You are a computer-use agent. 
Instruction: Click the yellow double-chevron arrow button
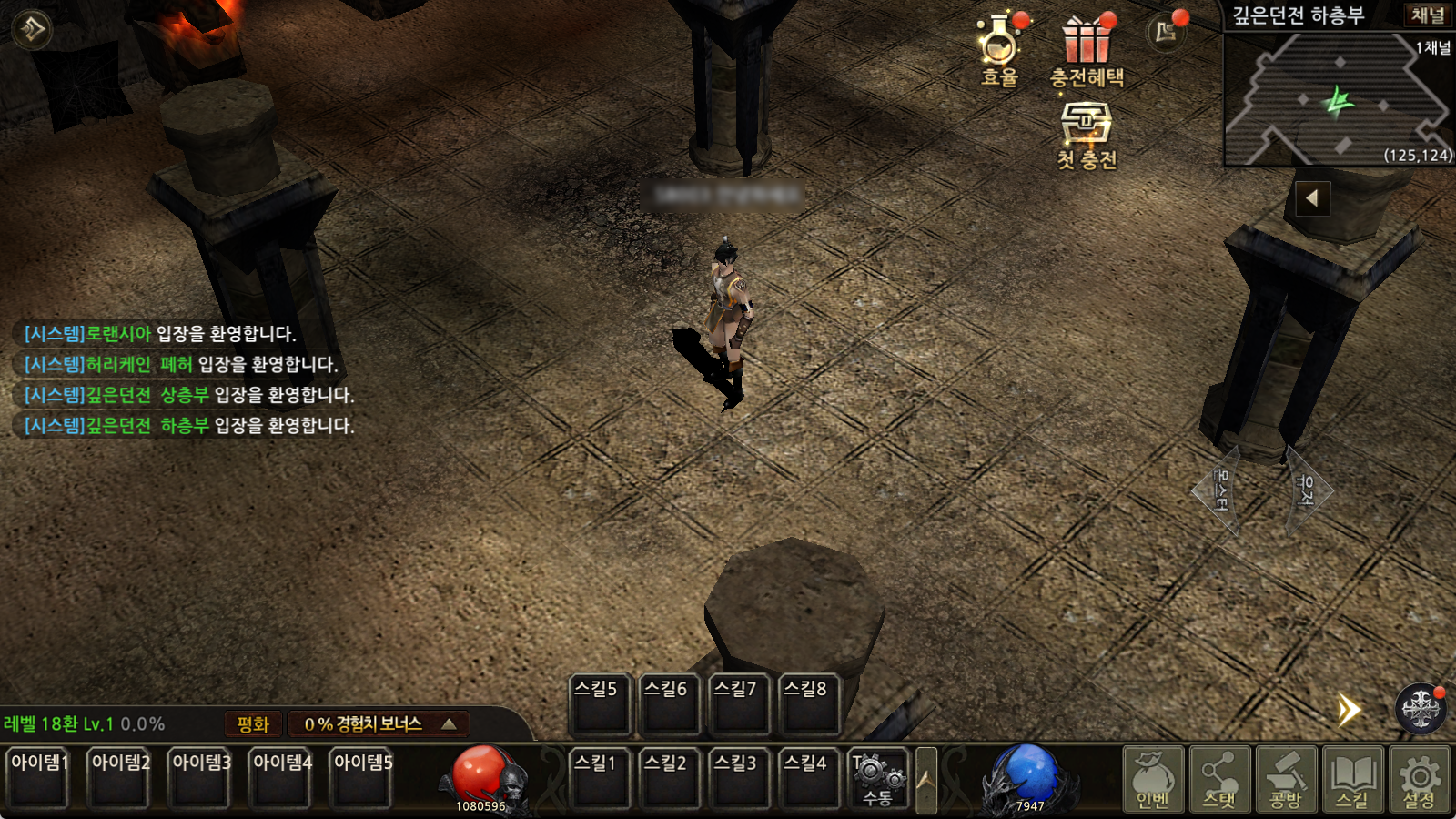click(1349, 710)
